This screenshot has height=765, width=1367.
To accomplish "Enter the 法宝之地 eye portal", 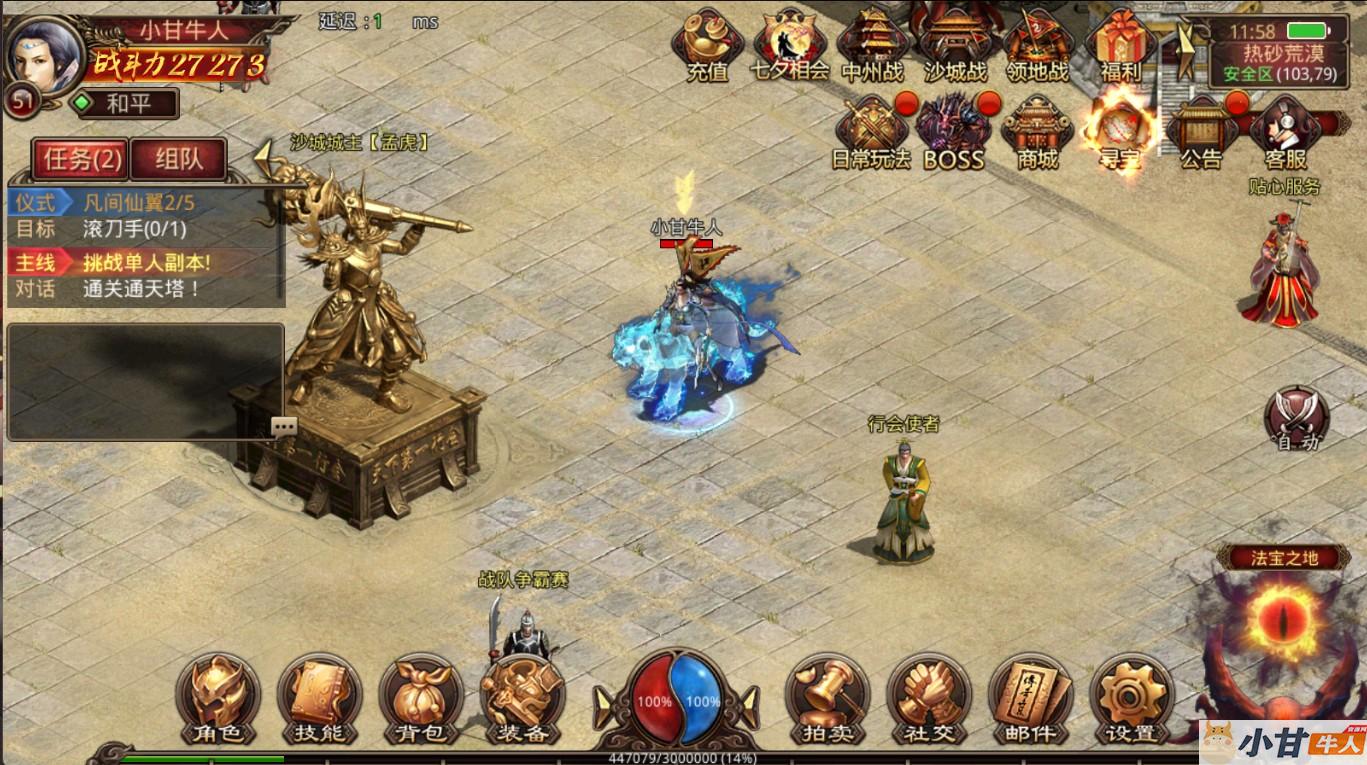I will tap(1283, 615).
